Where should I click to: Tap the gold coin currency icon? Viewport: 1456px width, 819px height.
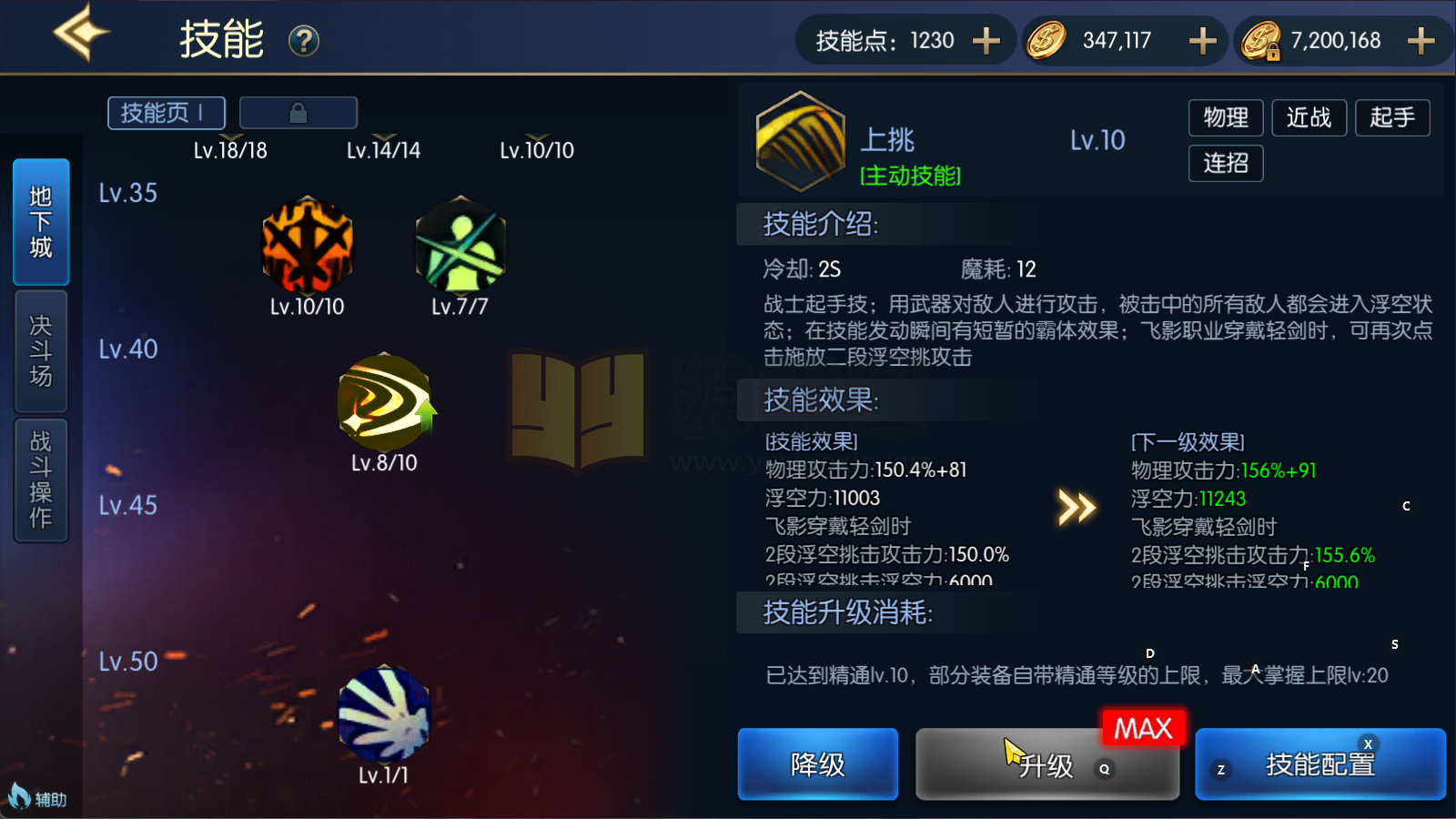click(1044, 40)
